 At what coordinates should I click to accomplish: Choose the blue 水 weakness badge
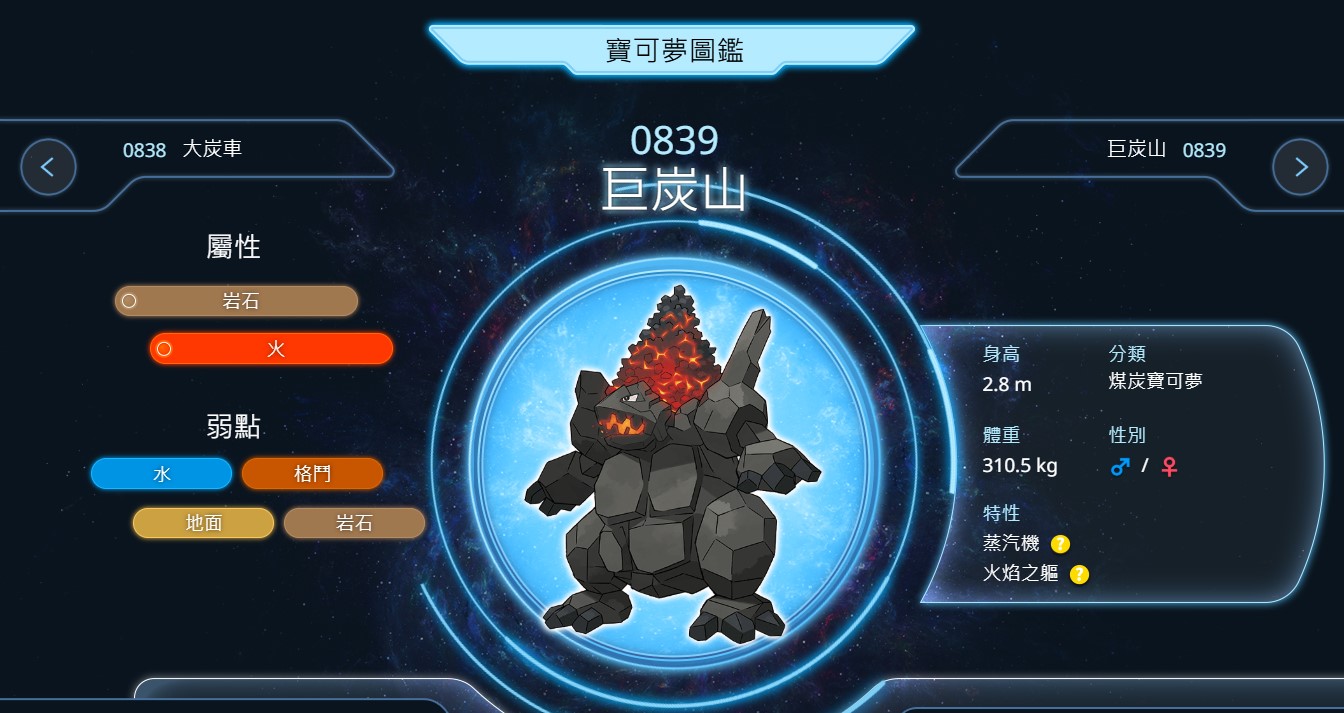coord(161,474)
